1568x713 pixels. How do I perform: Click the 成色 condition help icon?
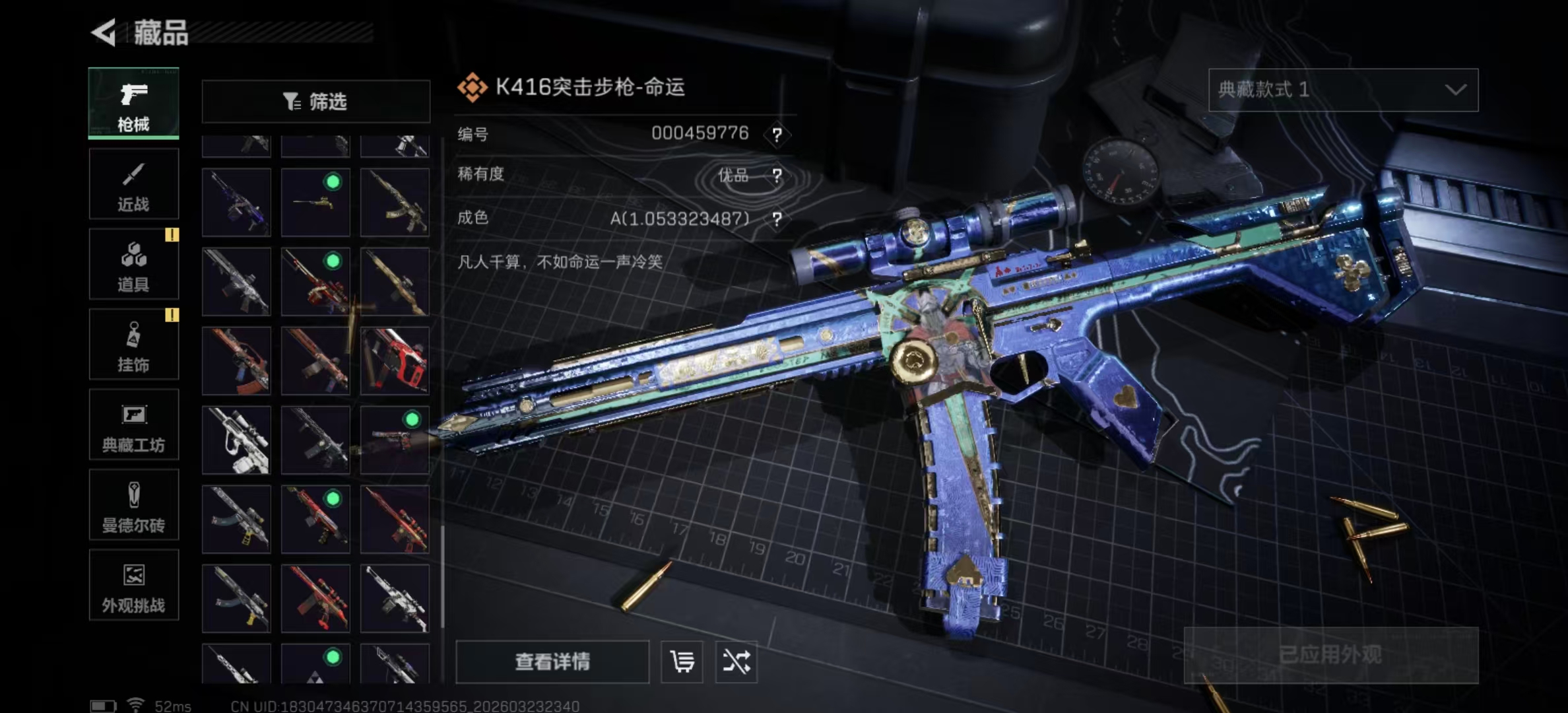pos(777,219)
